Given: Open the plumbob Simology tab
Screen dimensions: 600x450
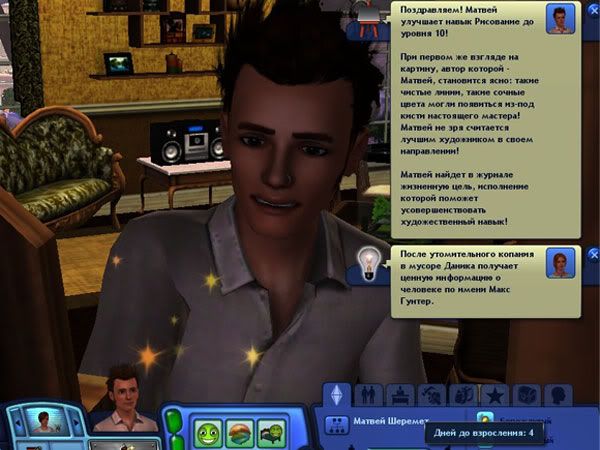Looking at the screenshot, I should pyautogui.click(x=336, y=394).
